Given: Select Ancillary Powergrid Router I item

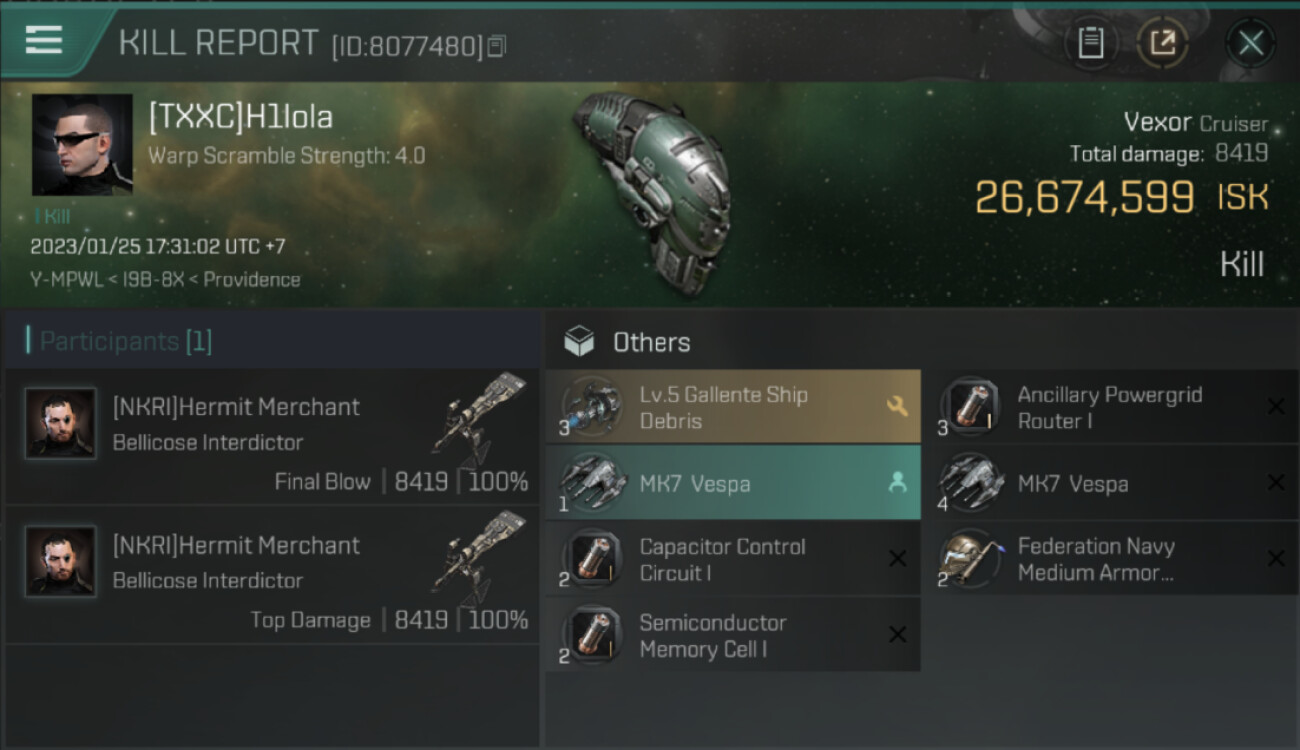Looking at the screenshot, I should [1111, 407].
